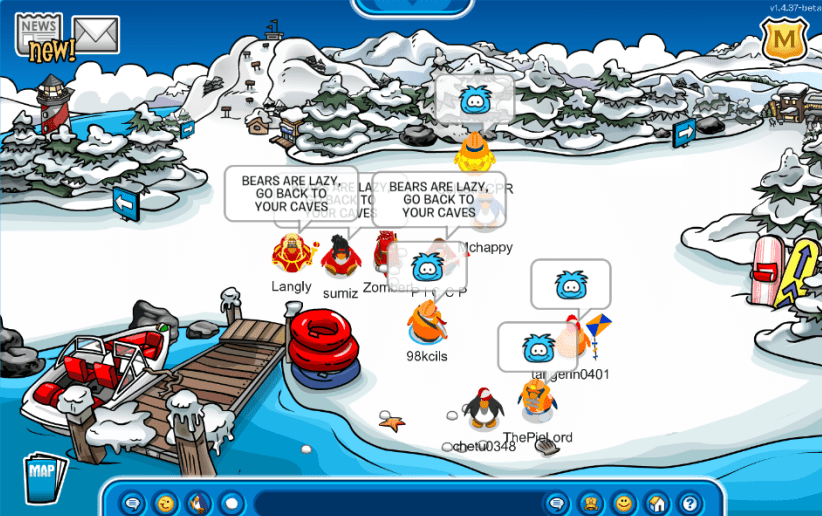Viewport: 822px width, 516px height.
Task: Open the safe chat messages menu
Action: [133, 502]
